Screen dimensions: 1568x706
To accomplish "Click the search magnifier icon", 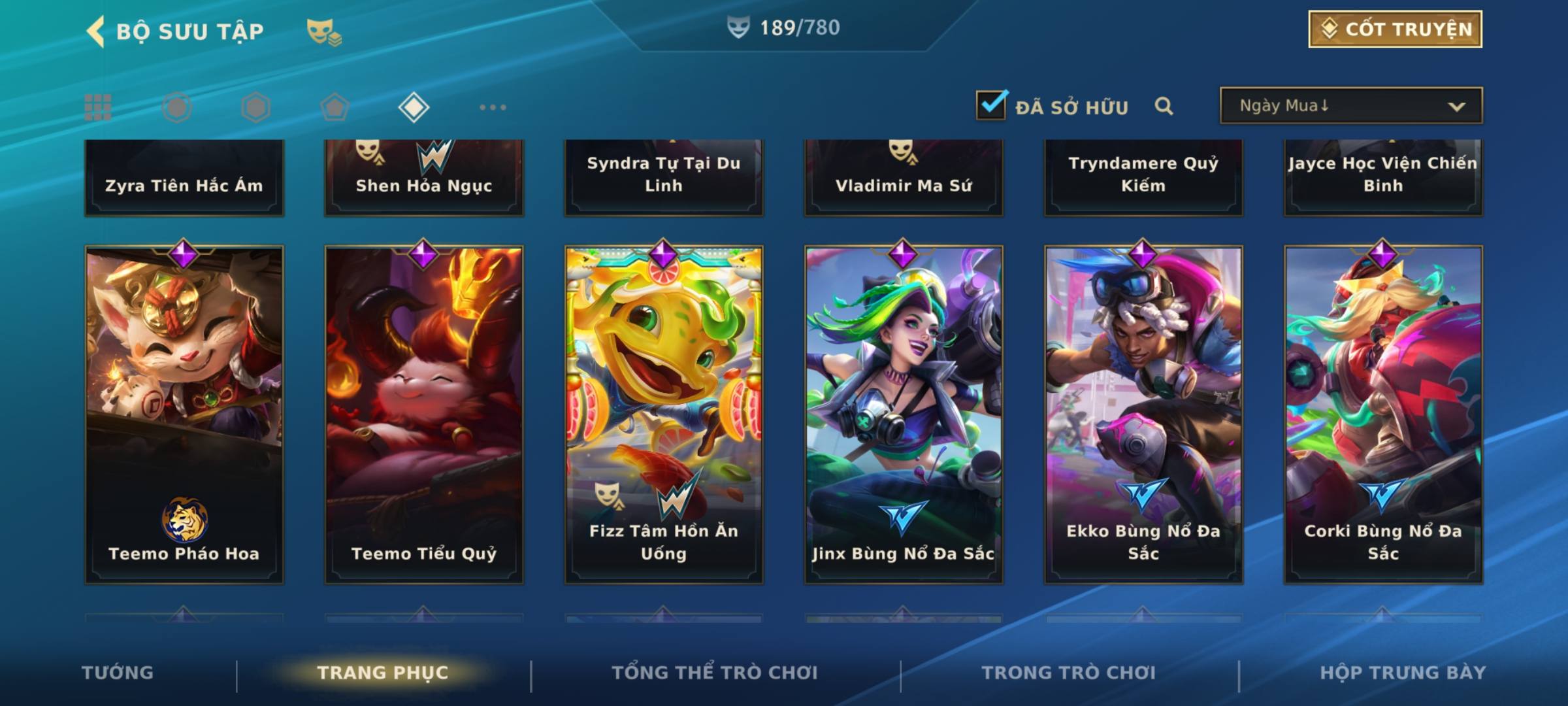I will 1164,106.
